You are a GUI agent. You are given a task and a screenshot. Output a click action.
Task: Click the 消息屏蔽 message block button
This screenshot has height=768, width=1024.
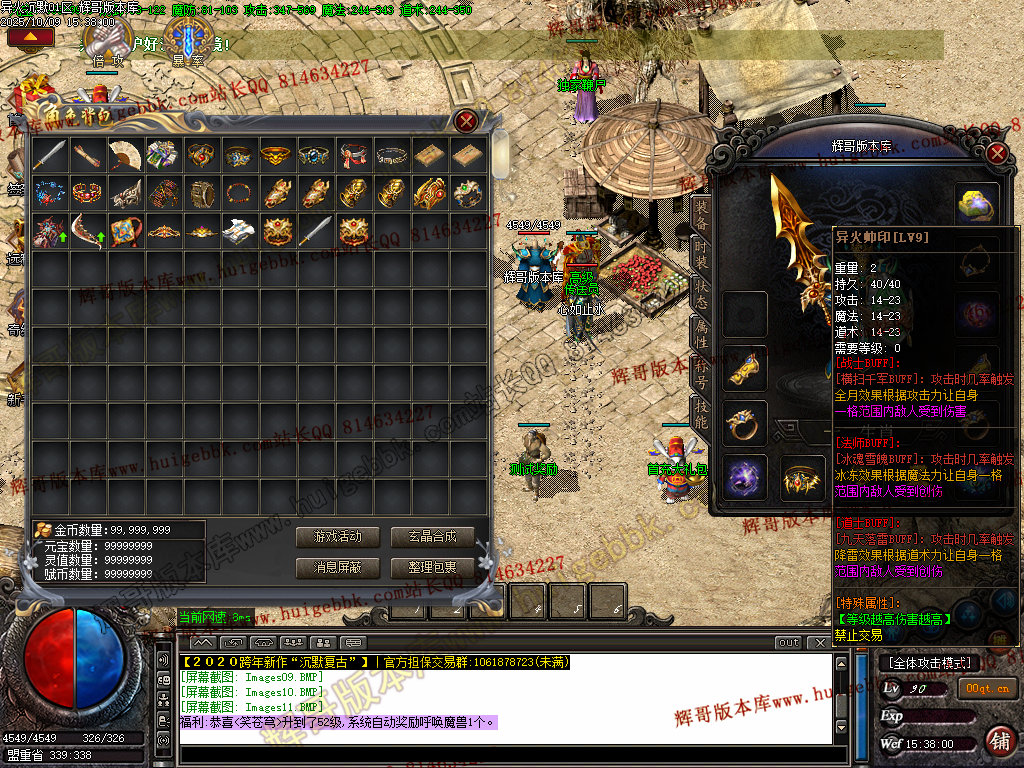point(337,567)
